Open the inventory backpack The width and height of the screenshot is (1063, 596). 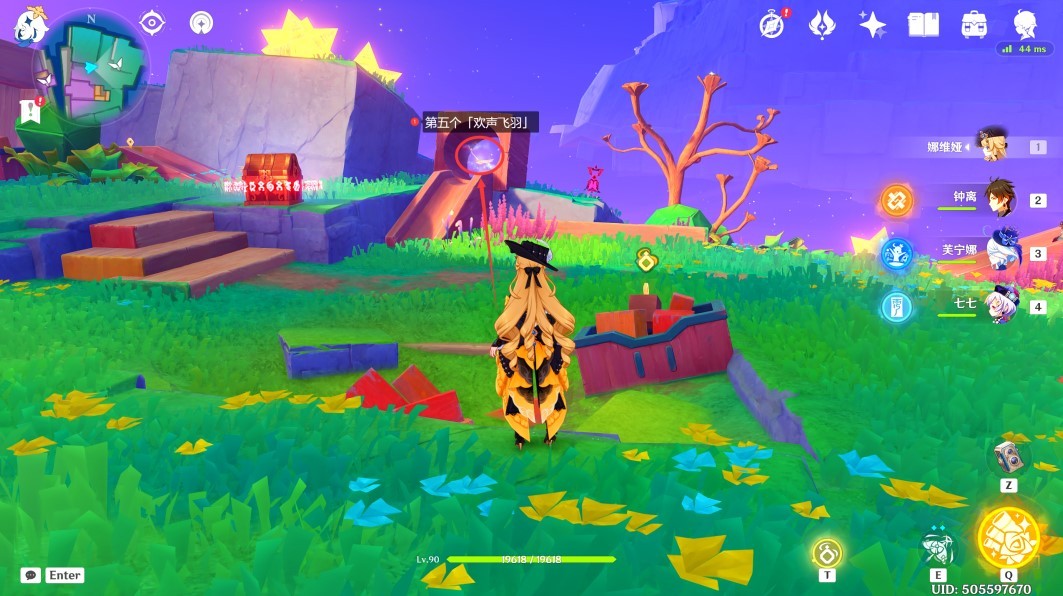(973, 24)
